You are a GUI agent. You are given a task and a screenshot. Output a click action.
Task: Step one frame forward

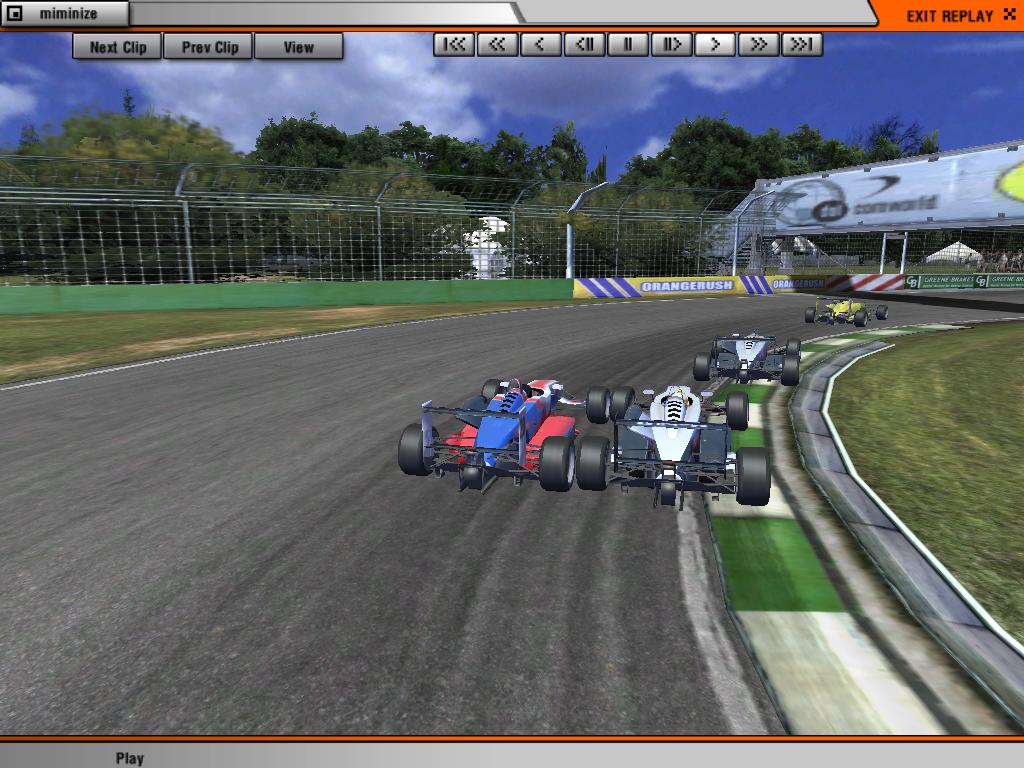coord(671,44)
